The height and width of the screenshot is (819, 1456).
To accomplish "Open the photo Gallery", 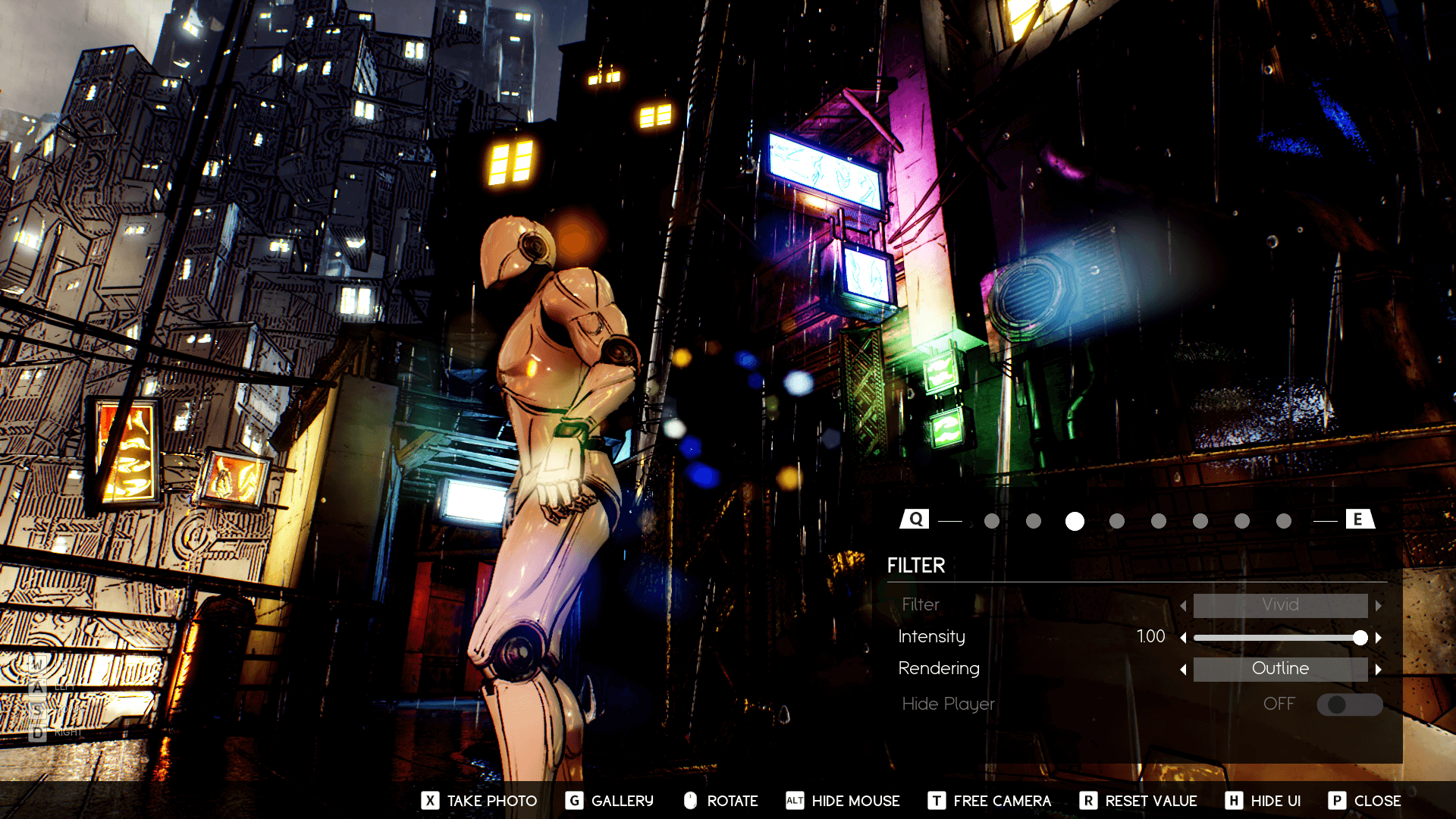I will (609, 801).
